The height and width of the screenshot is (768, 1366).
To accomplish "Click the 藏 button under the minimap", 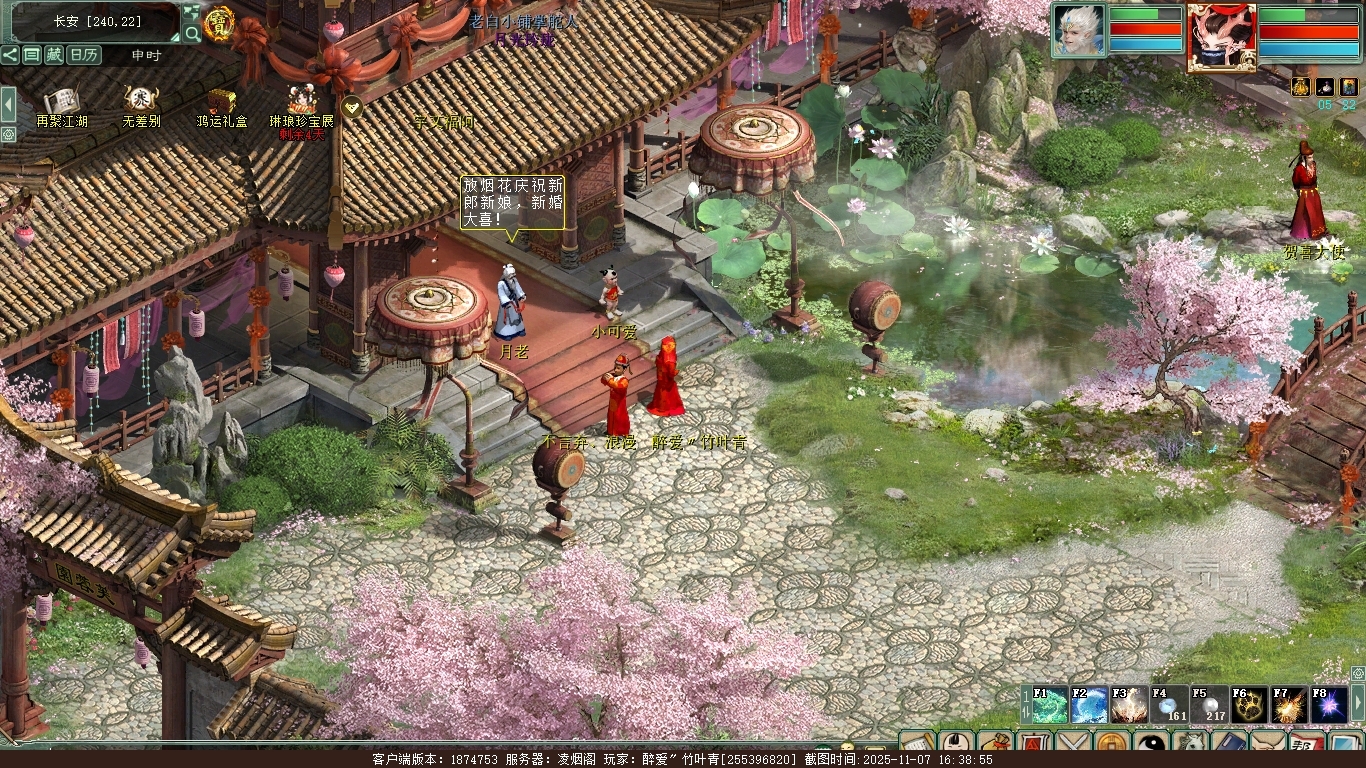I will coord(54,55).
